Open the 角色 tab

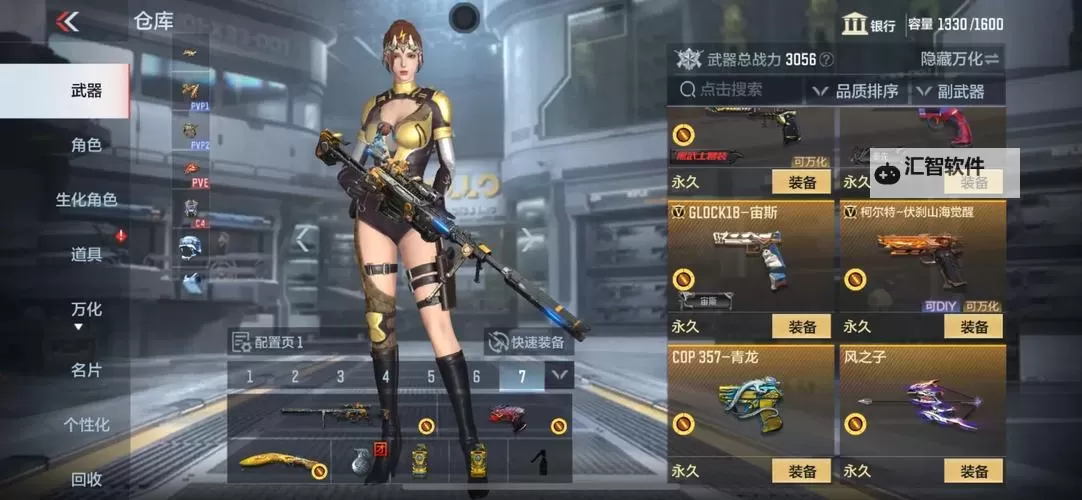coord(86,145)
